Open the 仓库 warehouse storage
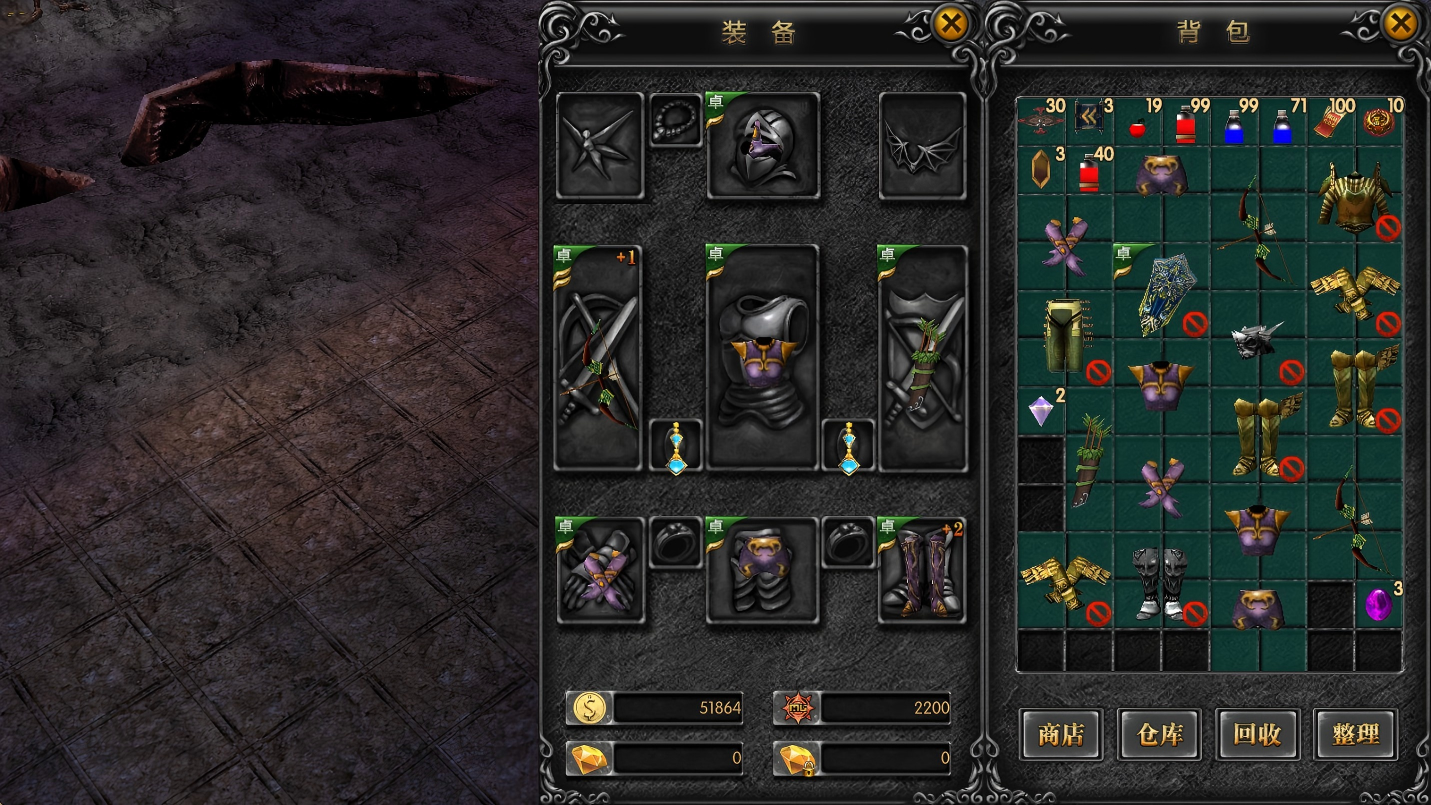This screenshot has width=1431, height=805. [x=1159, y=735]
